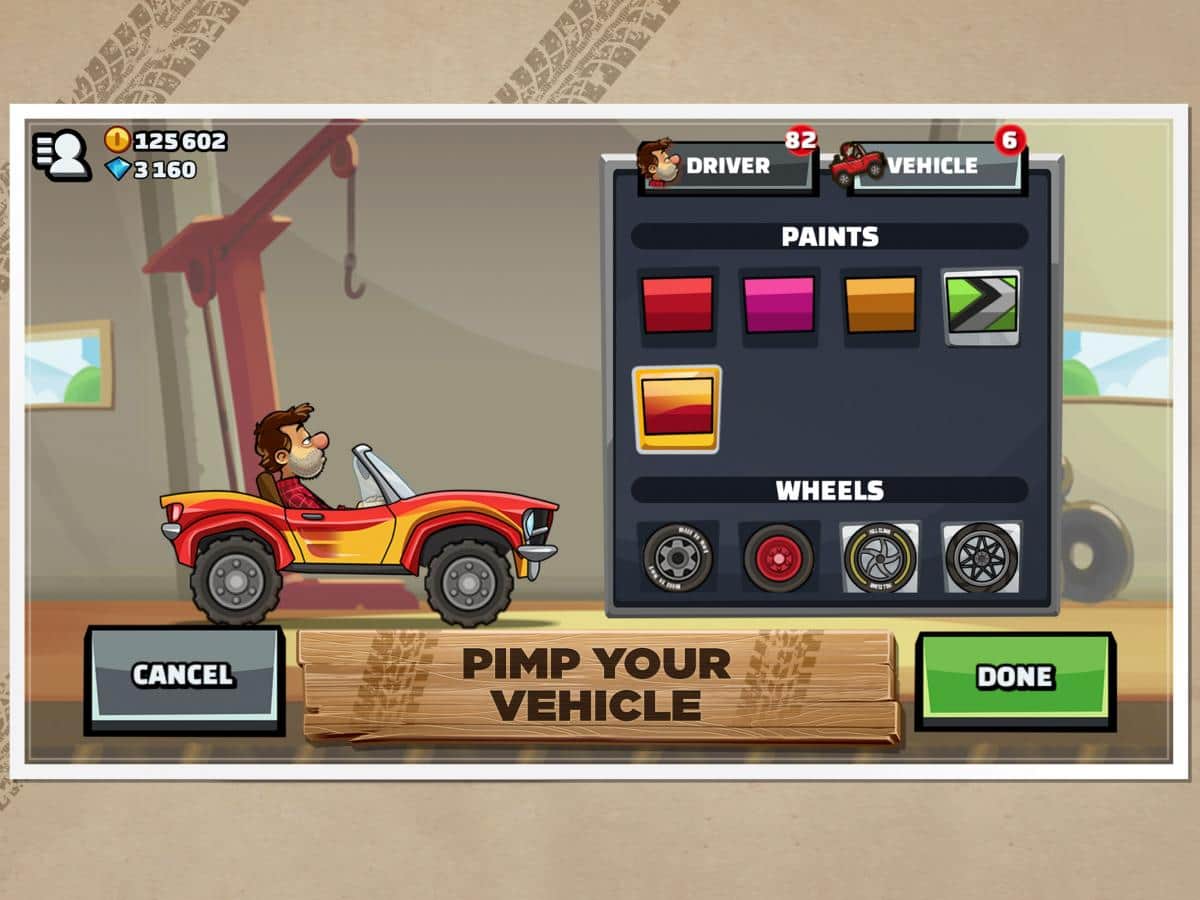1200x900 pixels.
Task: Open the Vehicle tab
Action: (928, 166)
